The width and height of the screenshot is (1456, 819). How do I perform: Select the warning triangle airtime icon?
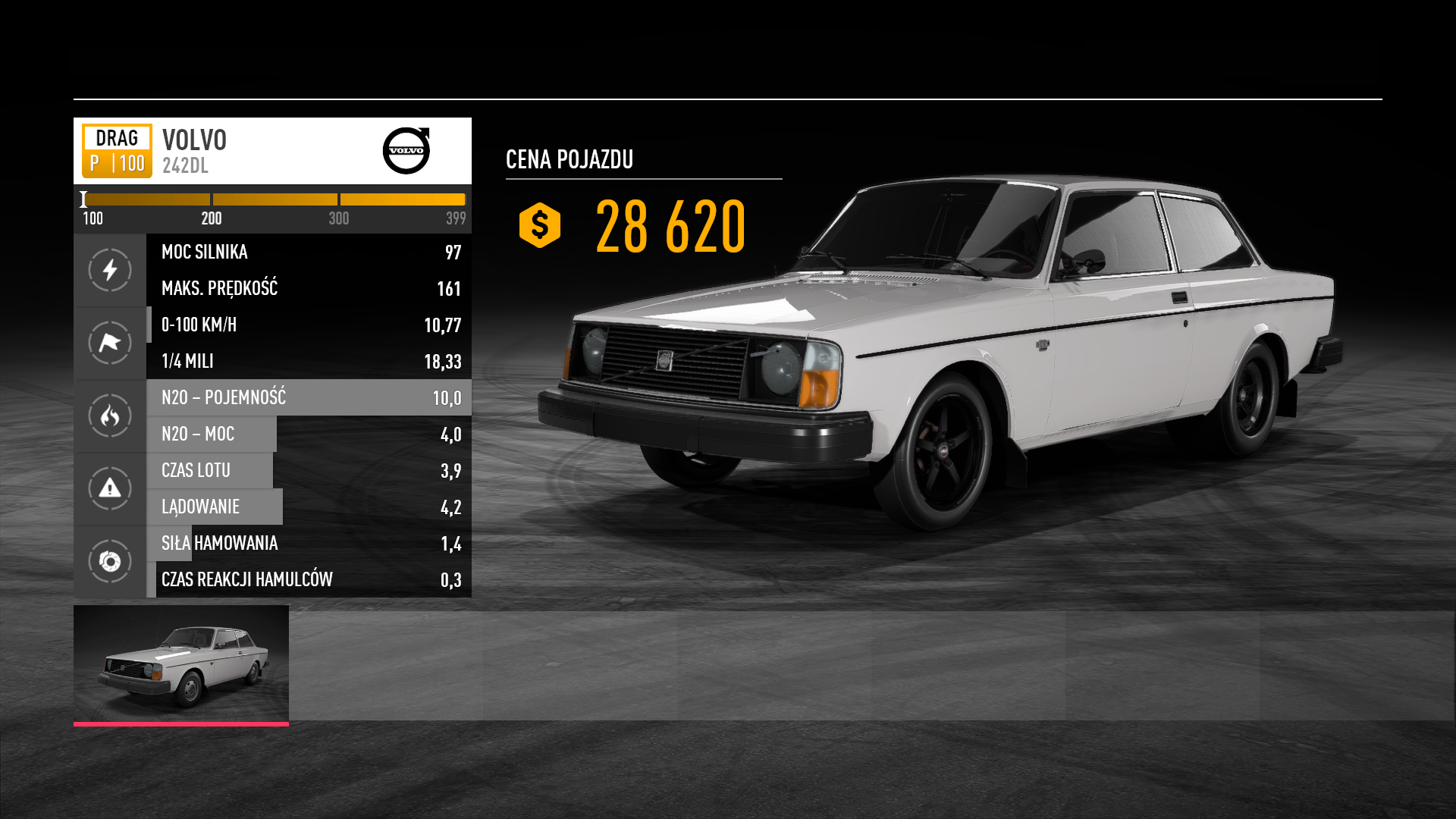point(110,488)
